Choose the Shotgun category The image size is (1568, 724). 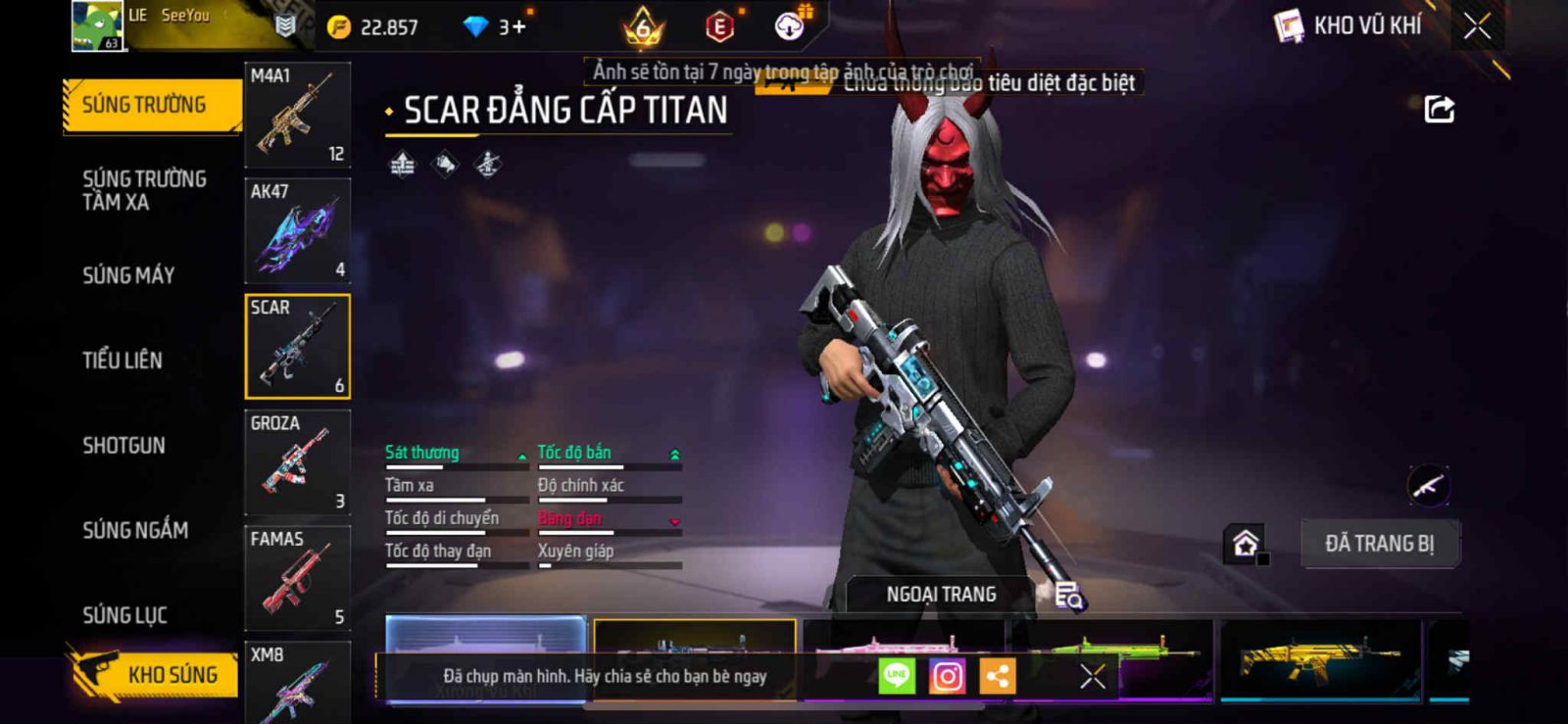click(123, 446)
